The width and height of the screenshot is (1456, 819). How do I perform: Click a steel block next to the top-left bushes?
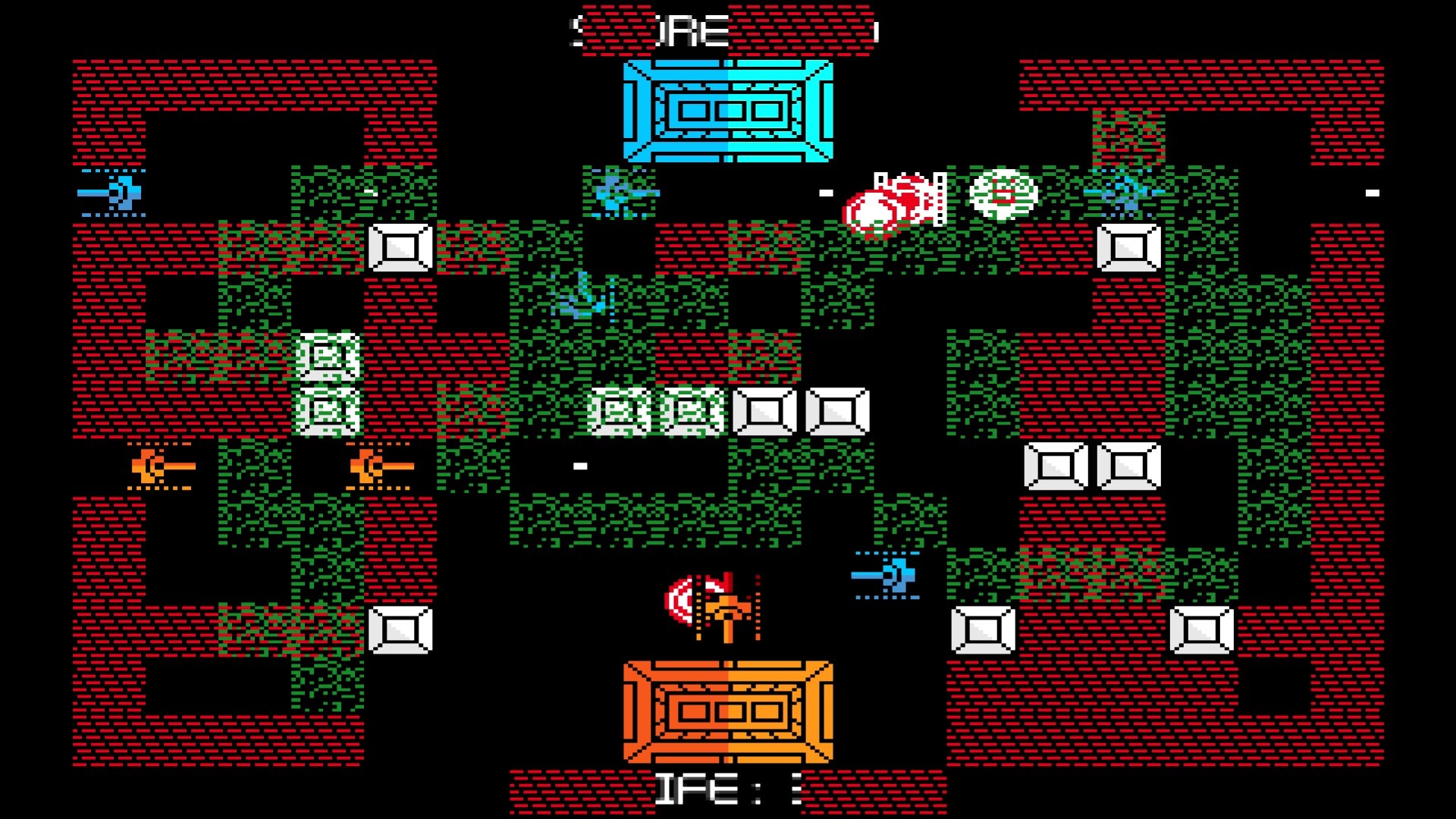[400, 246]
